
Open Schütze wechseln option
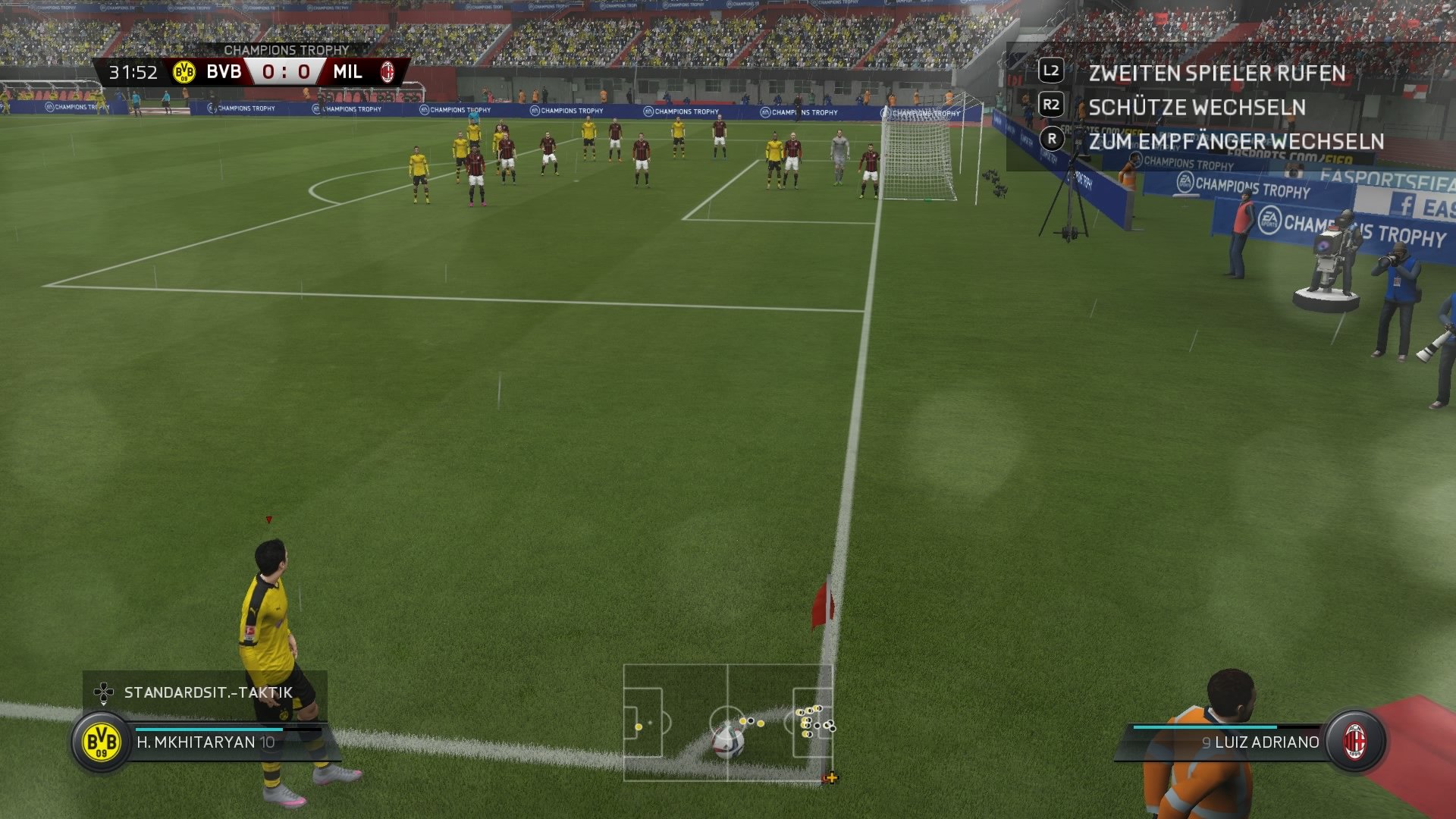point(1198,107)
